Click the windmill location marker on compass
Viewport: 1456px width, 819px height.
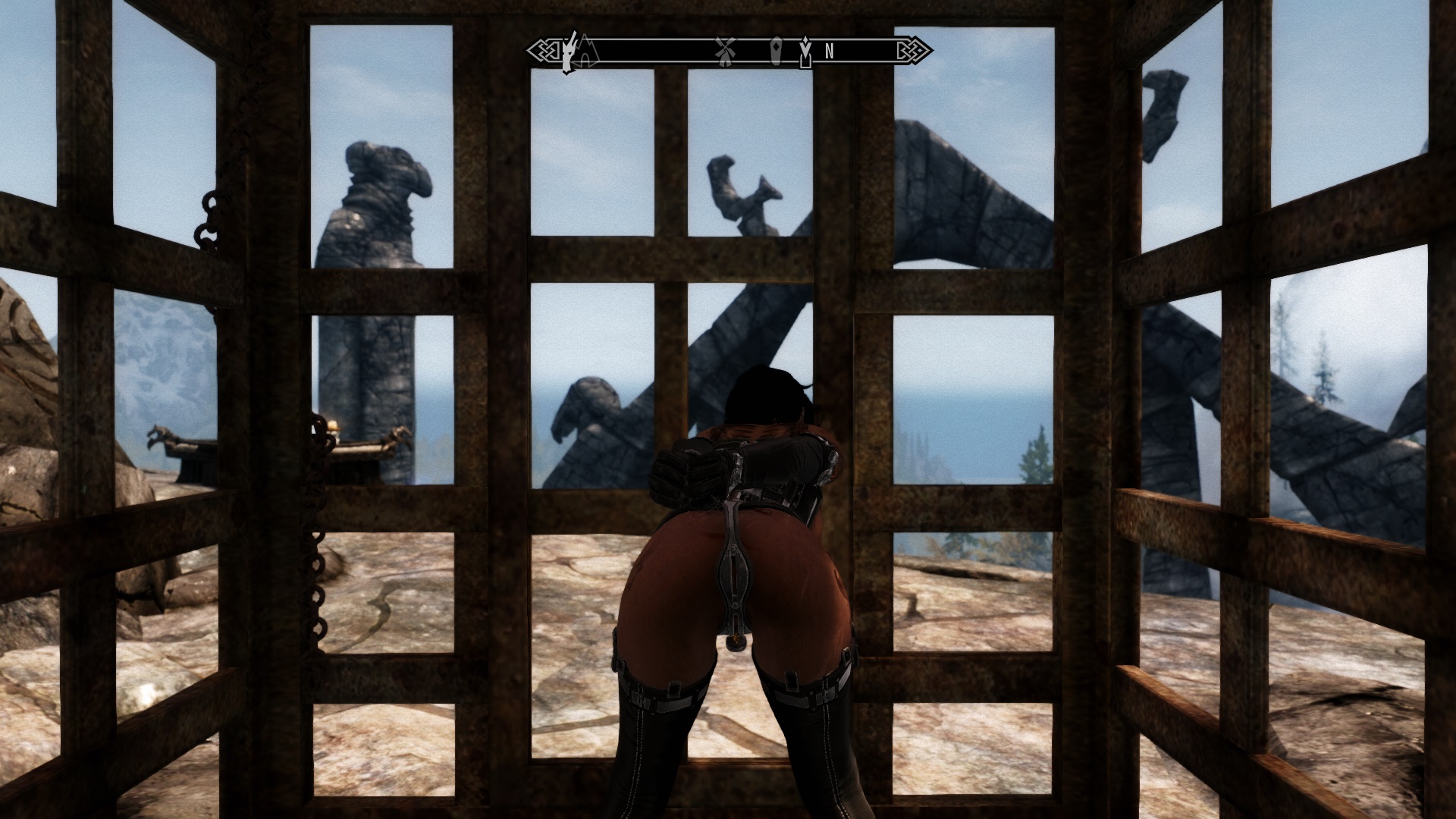(726, 50)
